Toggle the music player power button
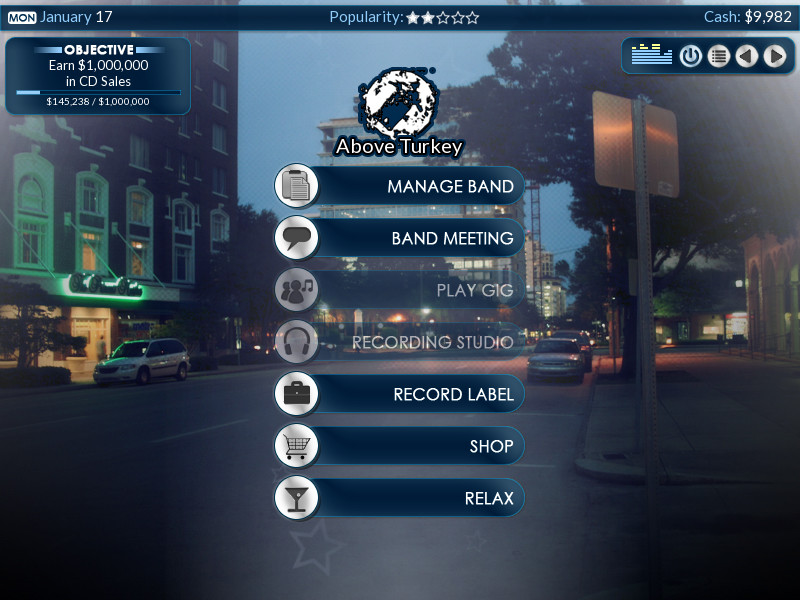The width and height of the screenshot is (800, 600). (x=690, y=56)
